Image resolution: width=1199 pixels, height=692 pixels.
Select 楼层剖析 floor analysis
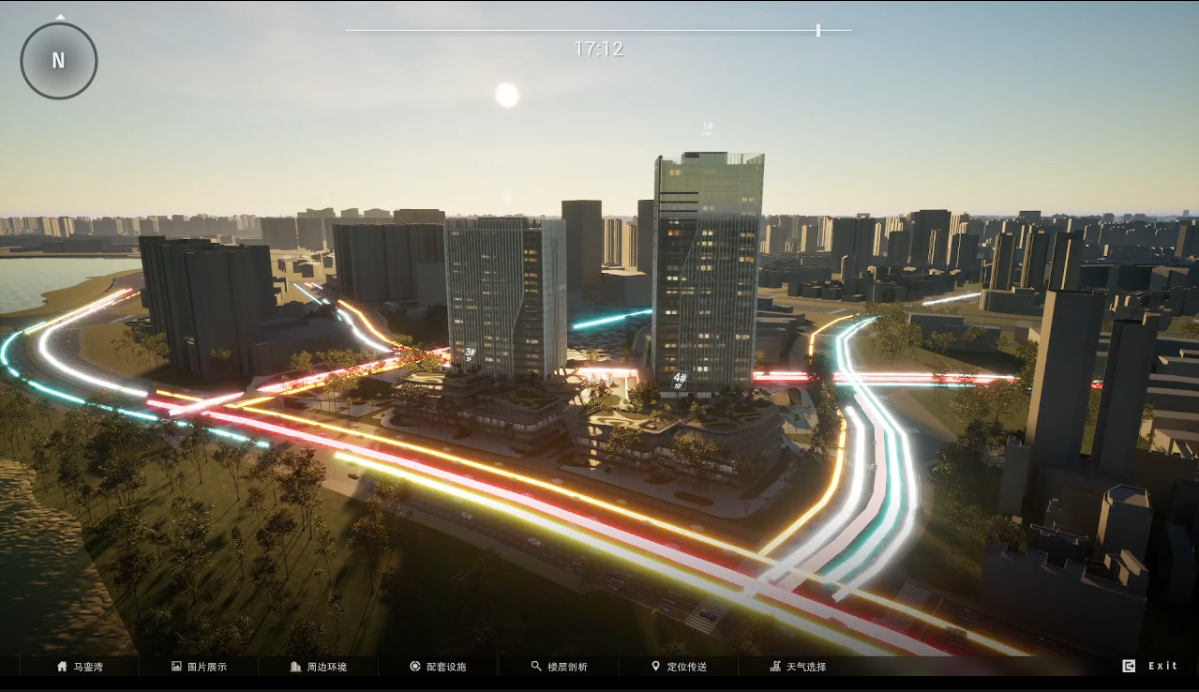point(559,666)
